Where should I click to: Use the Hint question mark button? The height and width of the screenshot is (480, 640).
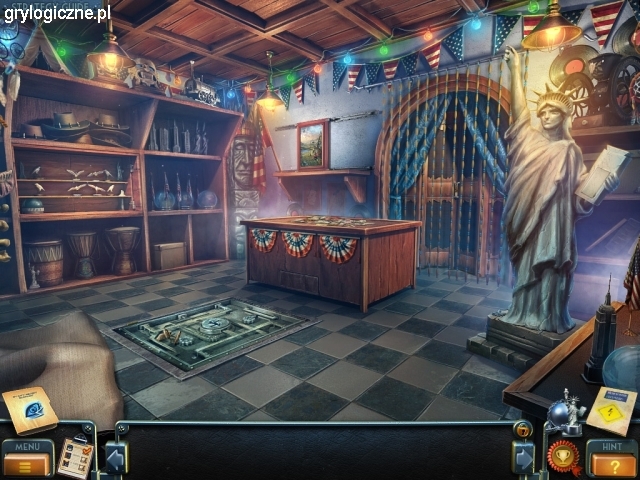(612, 460)
